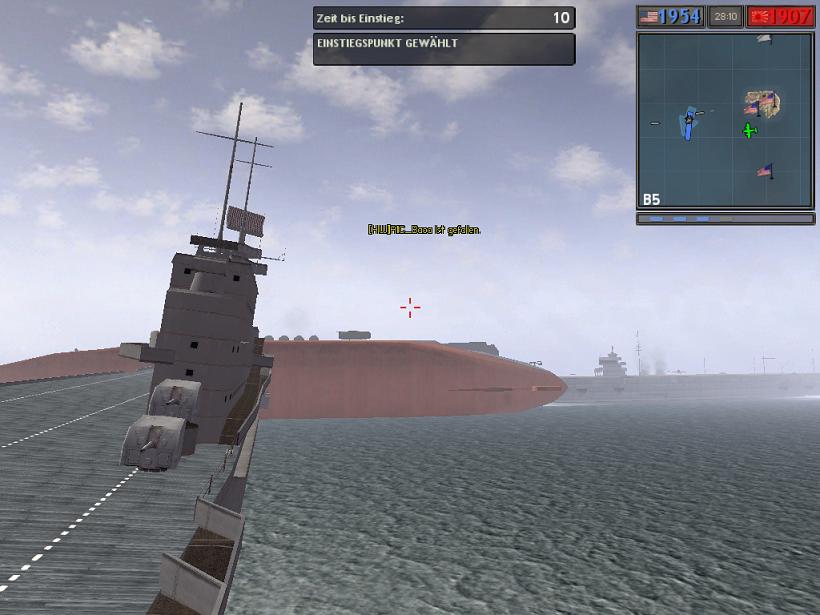
Task: Select the lone US flag south of the island
Action: pos(765,171)
